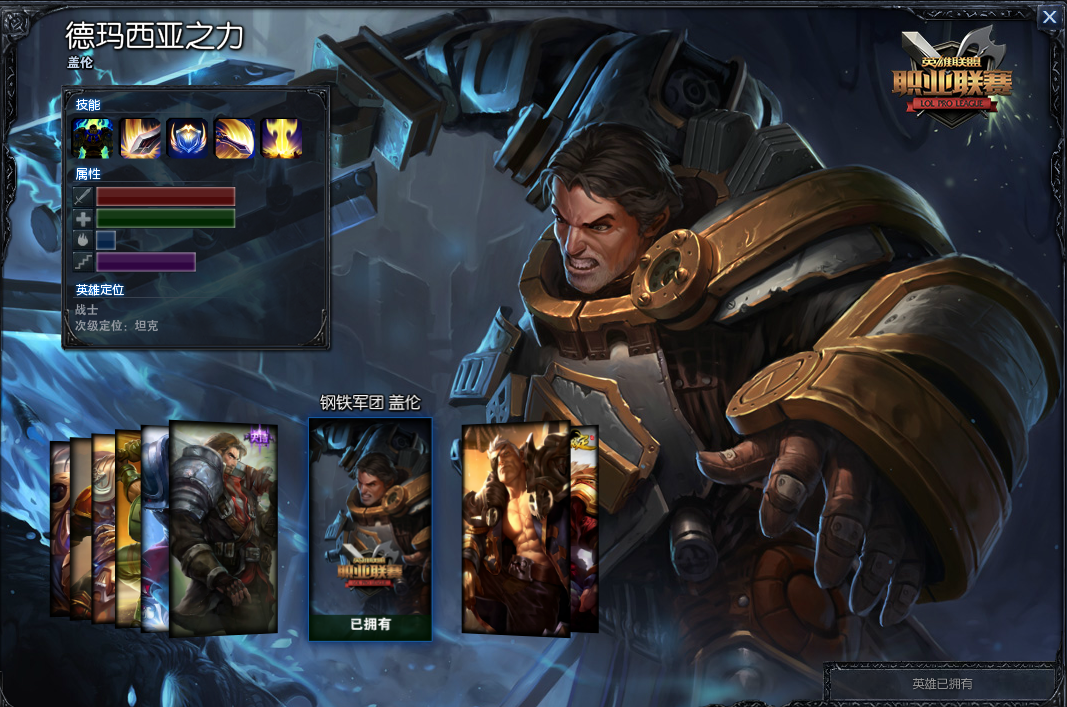Viewport: 1067px width, 707px height.
Task: Choose the grey-armored Garen skin card with the purple badge
Action: tap(222, 528)
